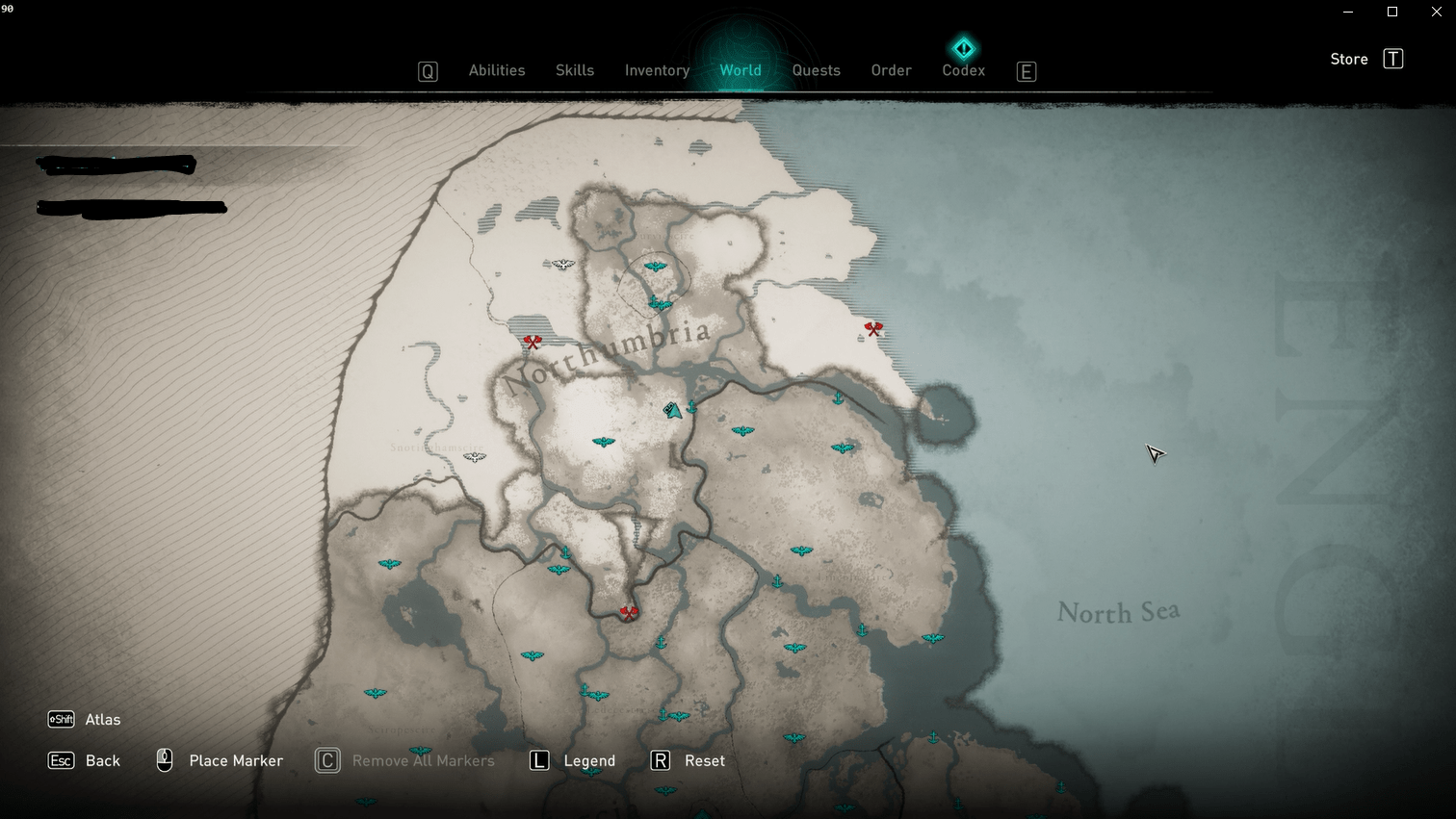Image resolution: width=1456 pixels, height=819 pixels.
Task: Switch to the Codex tab
Action: point(963,70)
